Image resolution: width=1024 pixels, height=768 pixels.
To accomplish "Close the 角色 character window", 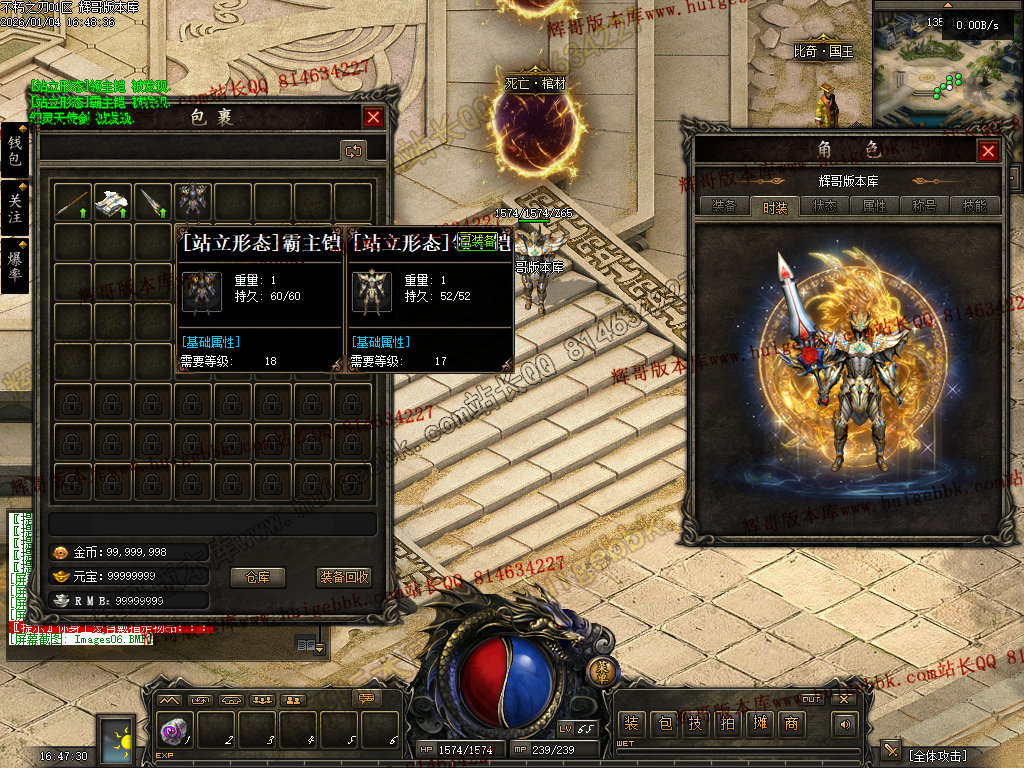I will pos(988,151).
